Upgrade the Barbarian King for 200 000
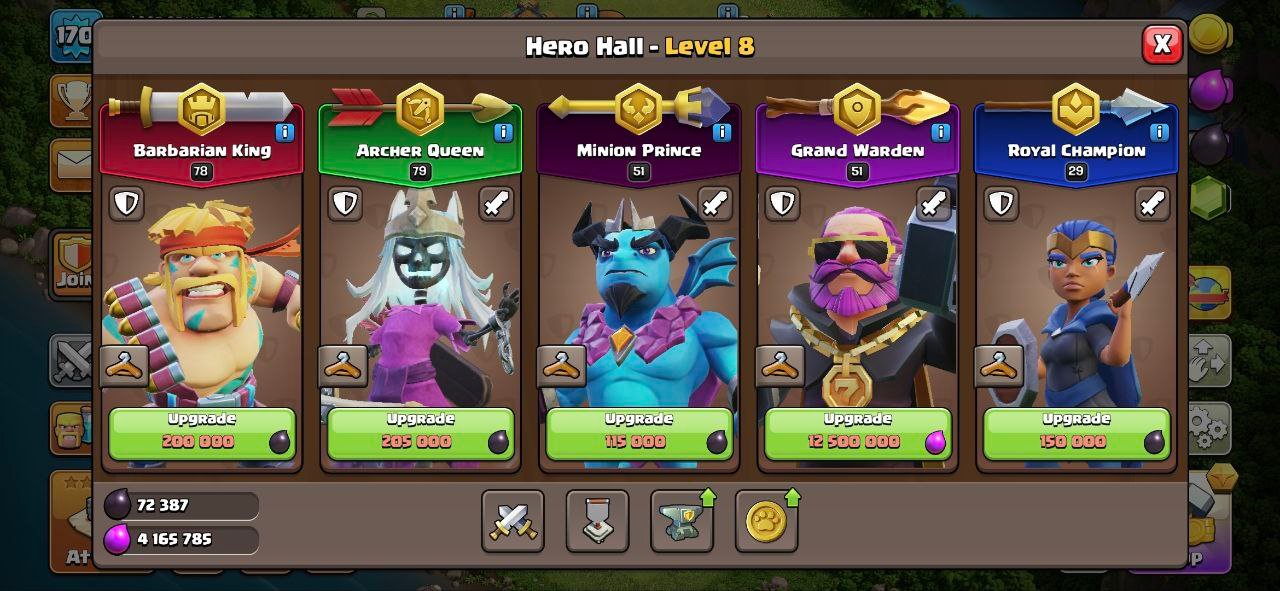This screenshot has height=591, width=1280. [x=202, y=433]
